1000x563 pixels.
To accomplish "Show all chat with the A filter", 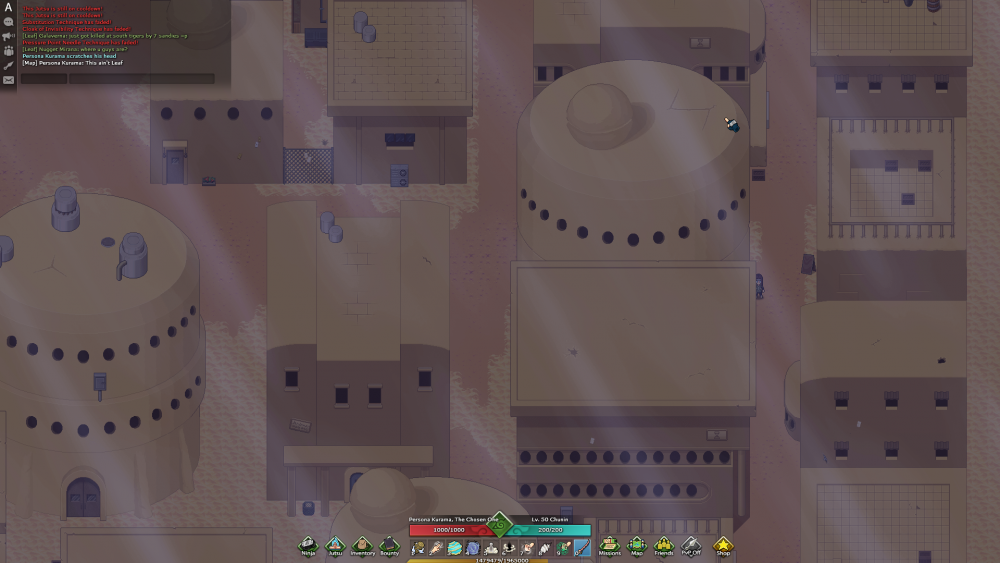I will [8, 6].
